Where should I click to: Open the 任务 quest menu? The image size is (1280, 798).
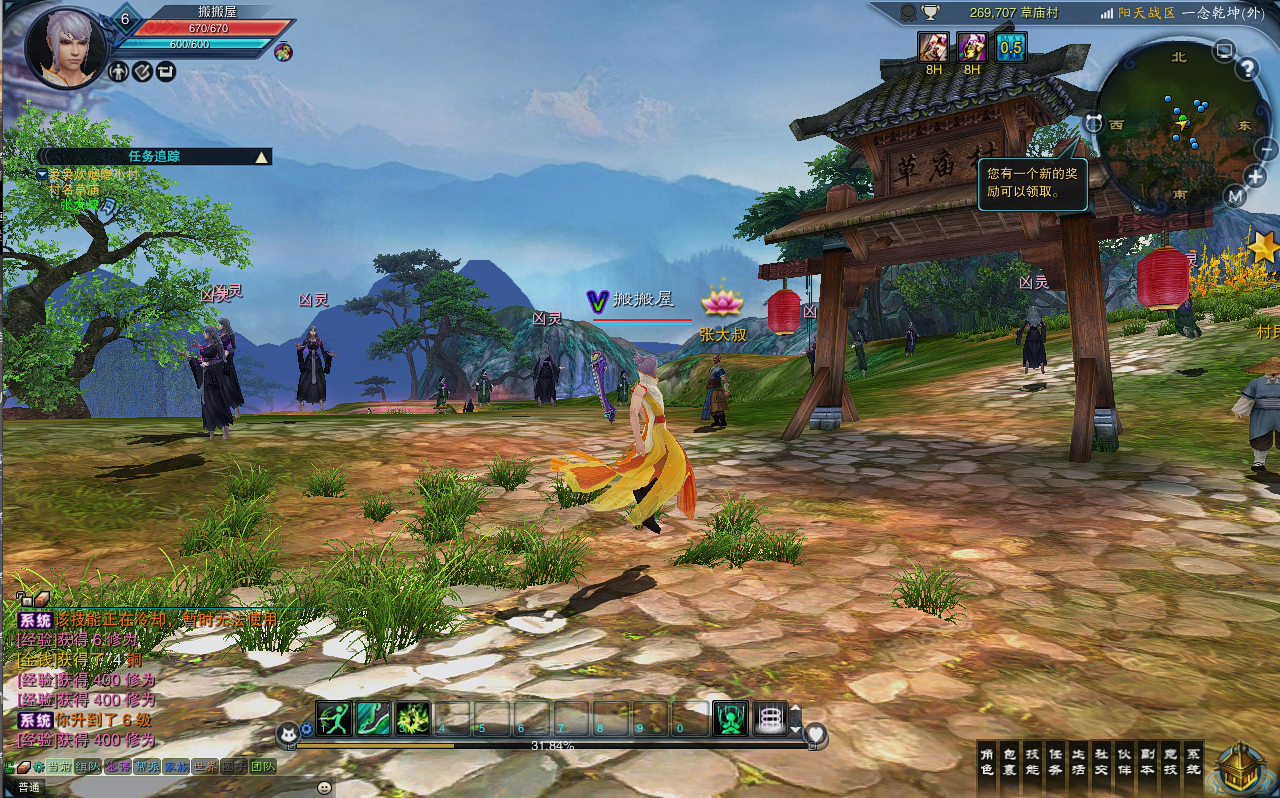coord(1056,762)
